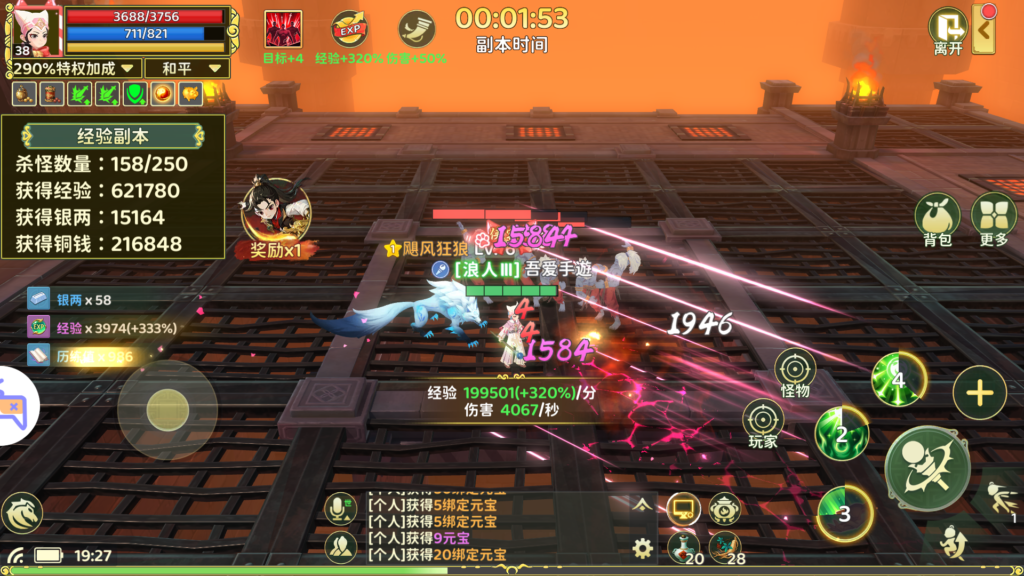Open the chat settings gear

[x=643, y=547]
